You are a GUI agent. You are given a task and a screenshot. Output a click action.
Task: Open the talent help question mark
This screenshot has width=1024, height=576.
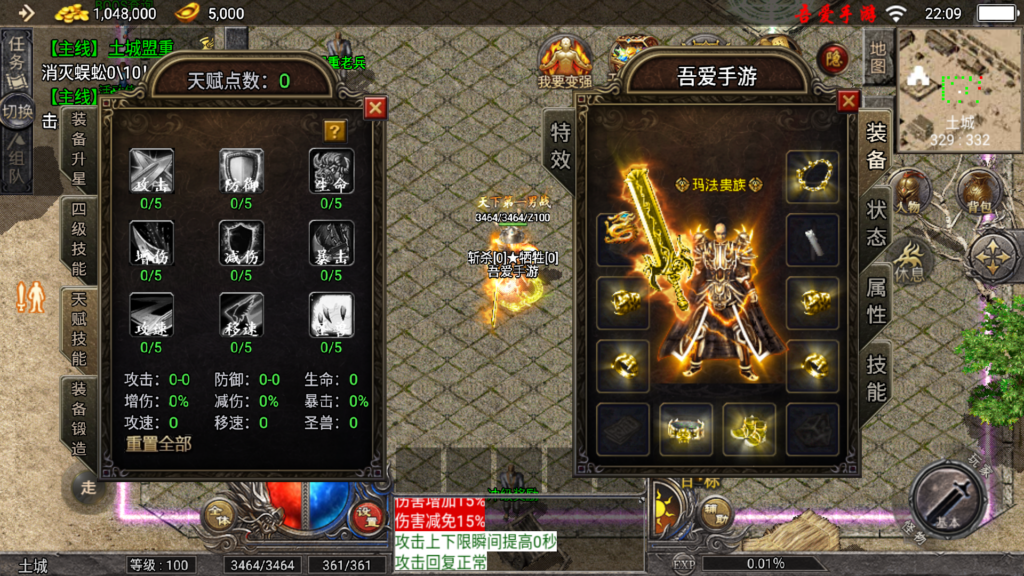coord(335,131)
